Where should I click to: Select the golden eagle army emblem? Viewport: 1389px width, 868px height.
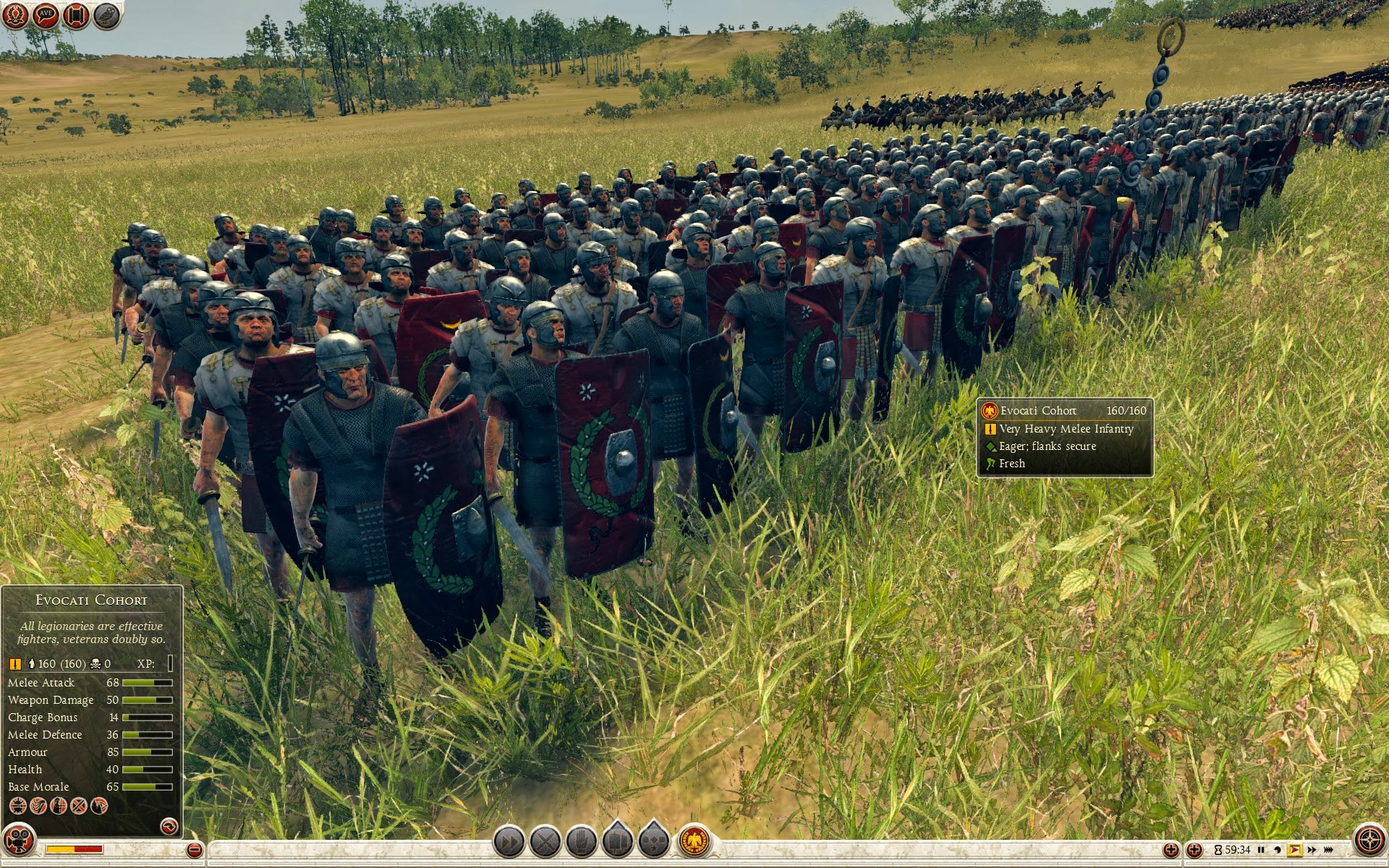(x=693, y=841)
